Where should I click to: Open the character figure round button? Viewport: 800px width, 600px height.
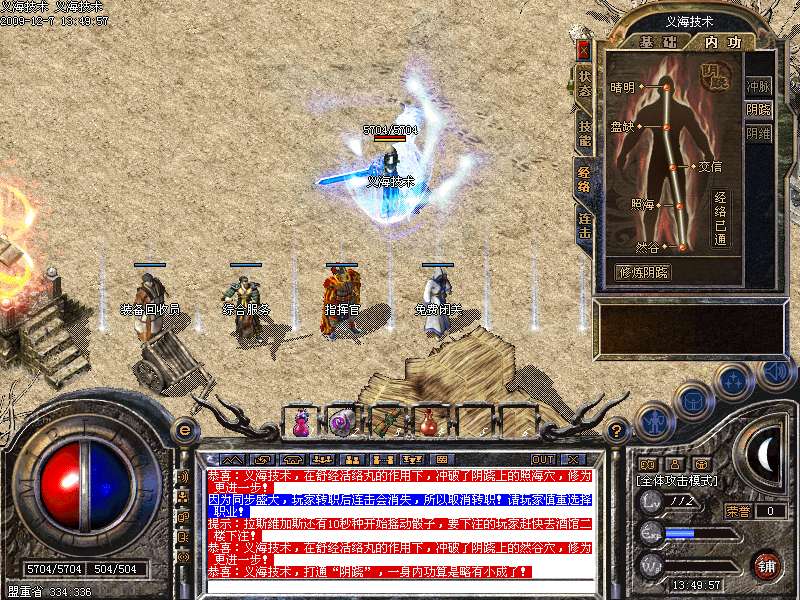(653, 420)
